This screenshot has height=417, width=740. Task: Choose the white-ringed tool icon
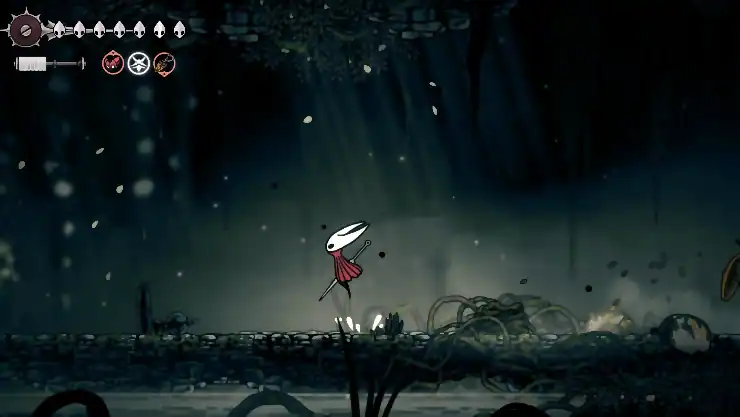pos(139,64)
